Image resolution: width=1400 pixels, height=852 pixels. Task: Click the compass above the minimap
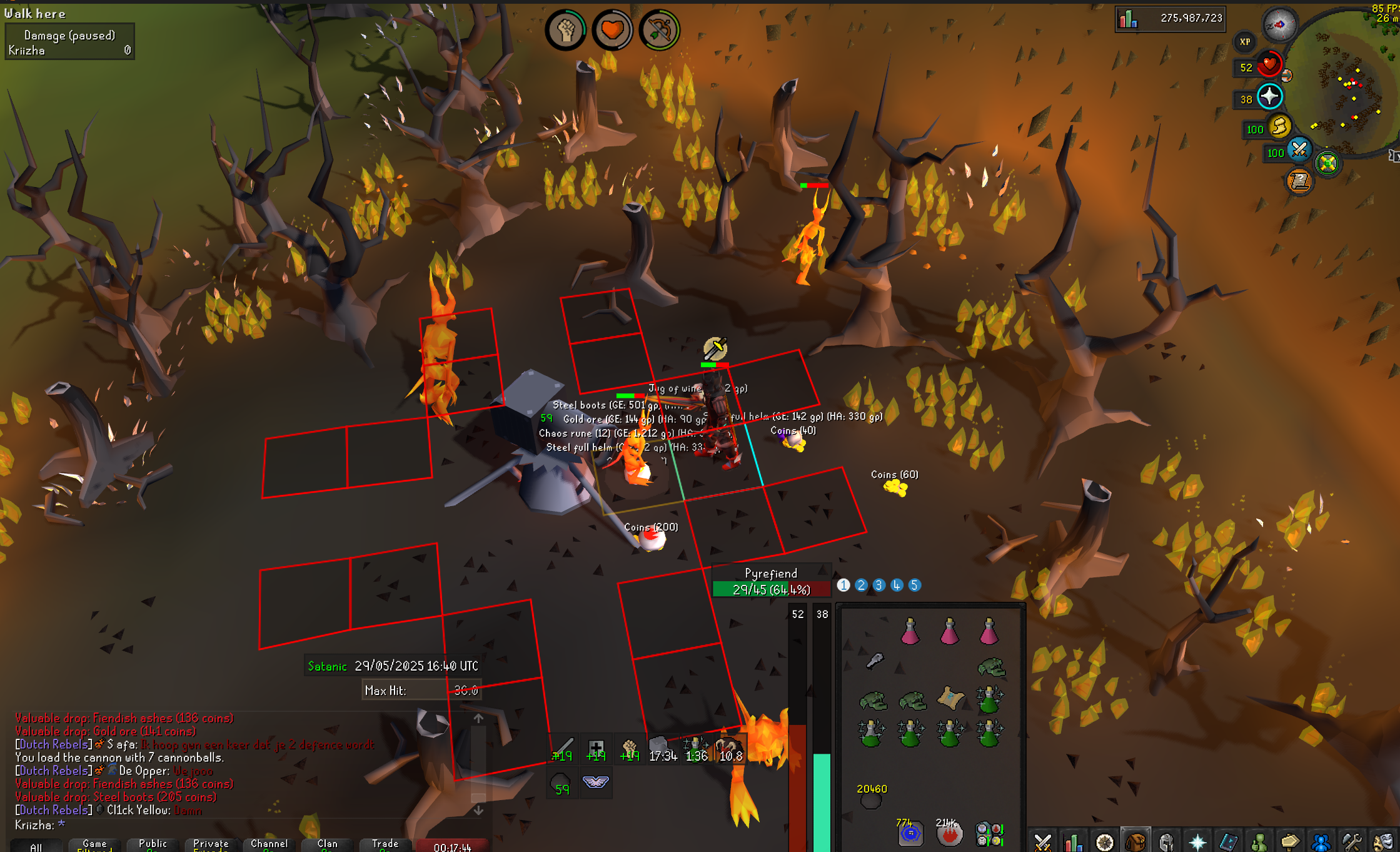click(x=1279, y=25)
